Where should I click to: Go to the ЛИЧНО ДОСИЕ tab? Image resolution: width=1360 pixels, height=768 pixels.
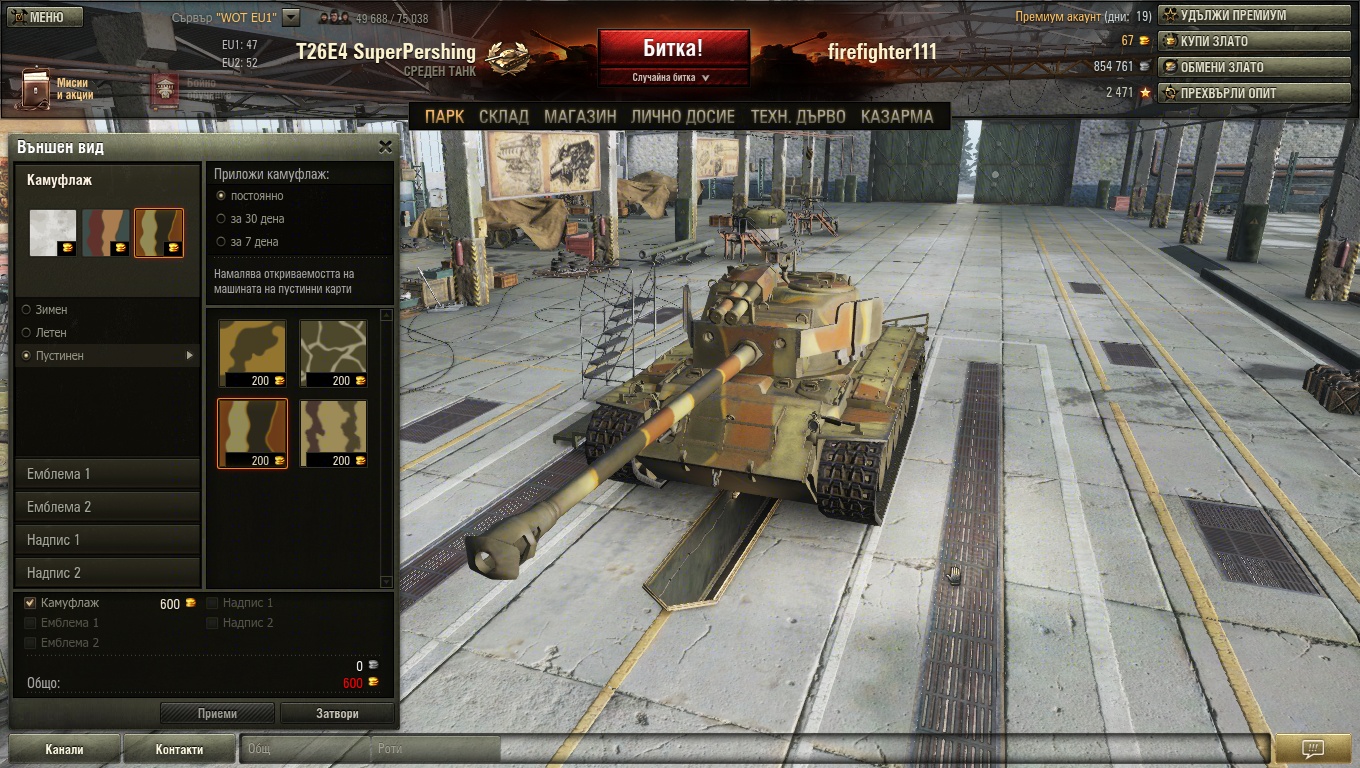682,116
